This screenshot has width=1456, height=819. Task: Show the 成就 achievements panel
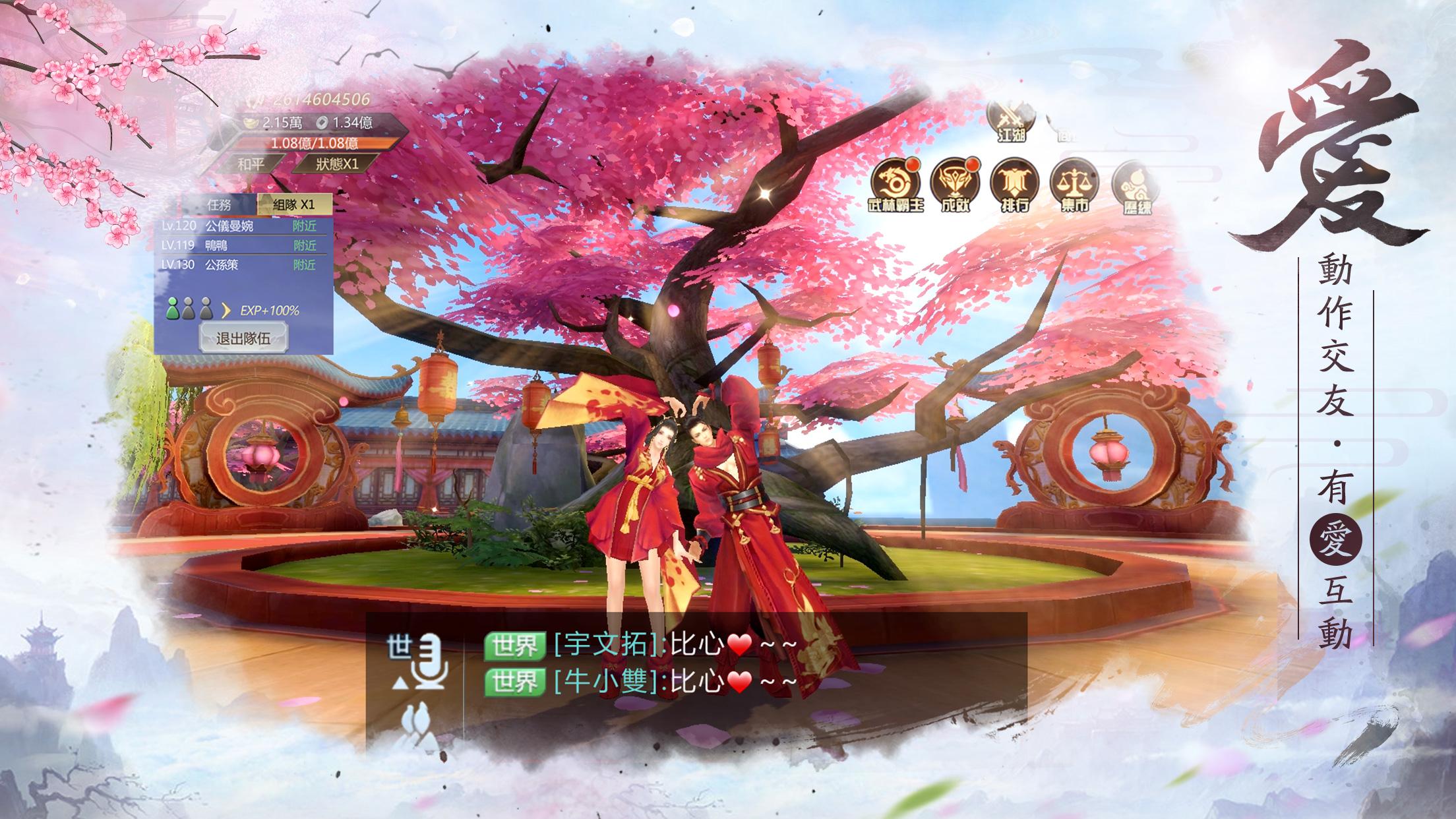955,185
